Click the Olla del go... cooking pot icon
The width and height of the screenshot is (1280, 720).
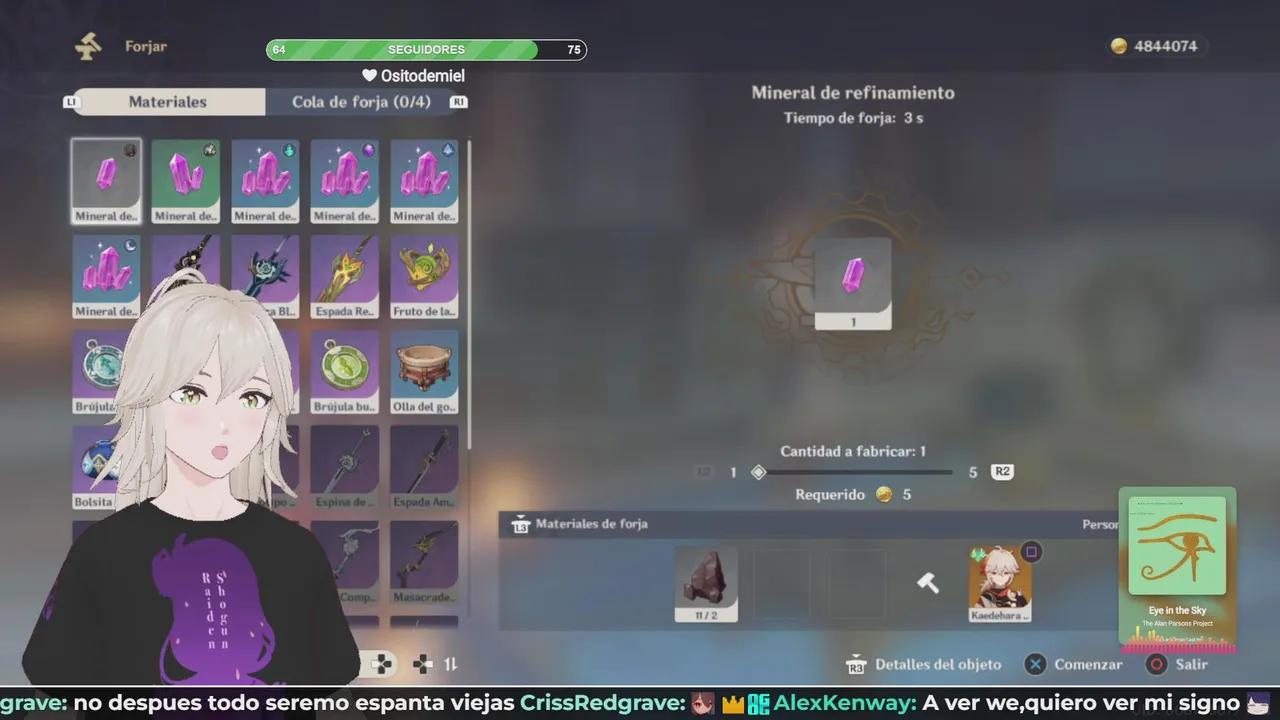point(424,370)
